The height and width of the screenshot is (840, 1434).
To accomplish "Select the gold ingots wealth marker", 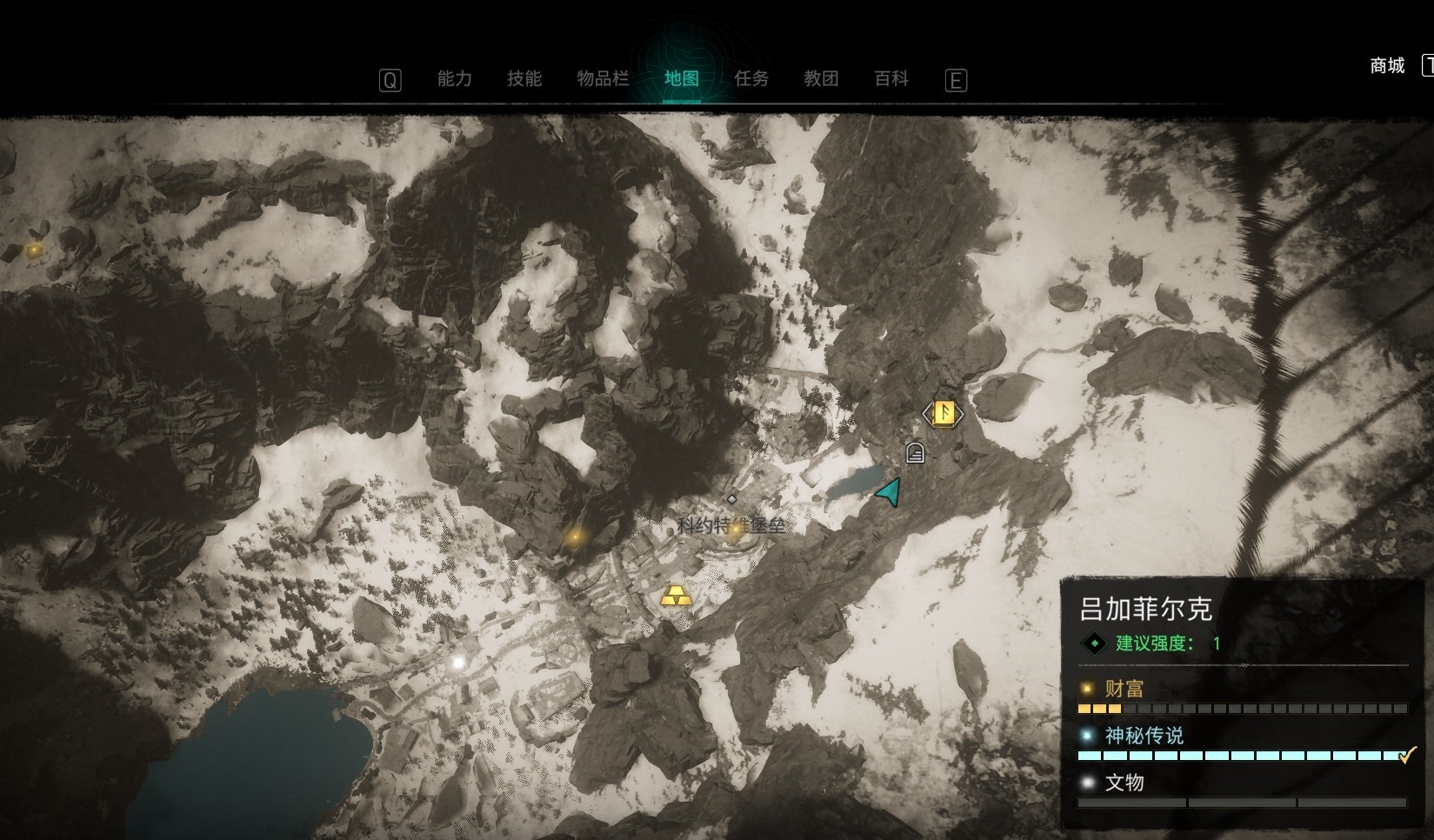I will click(x=676, y=597).
